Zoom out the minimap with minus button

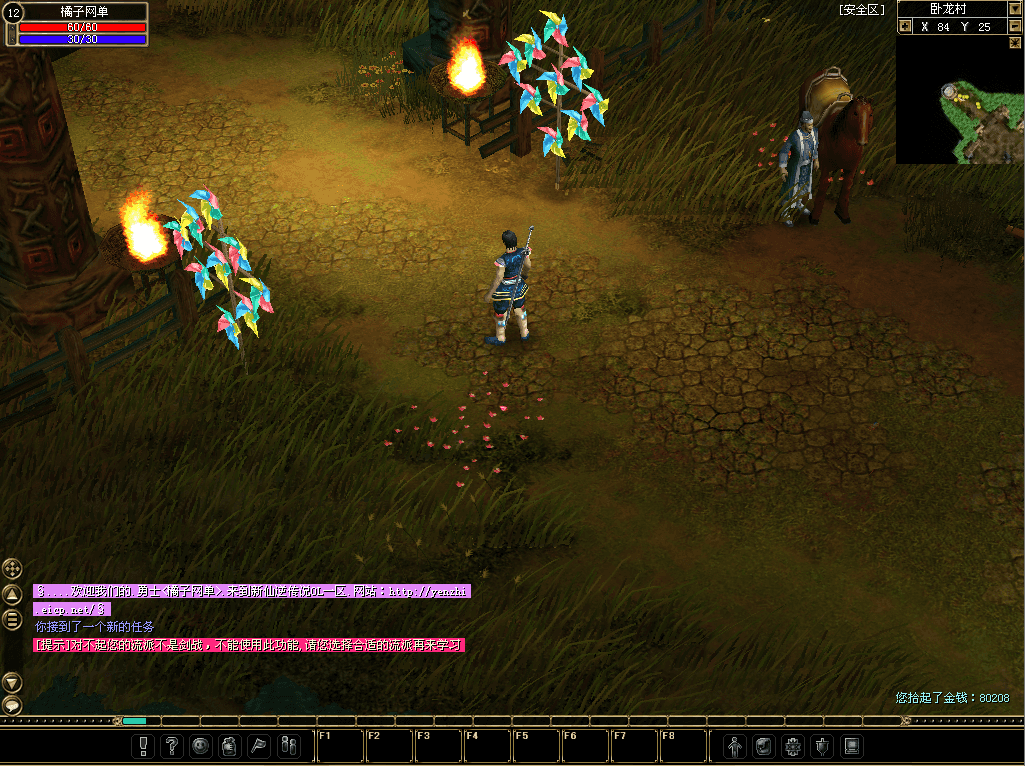pos(1015,27)
